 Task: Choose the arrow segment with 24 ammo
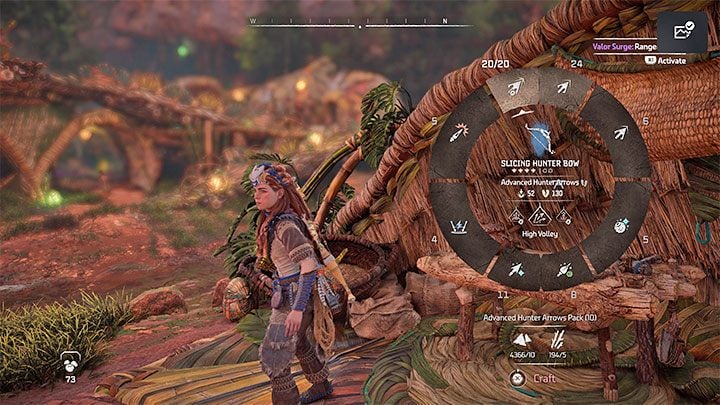tap(562, 89)
